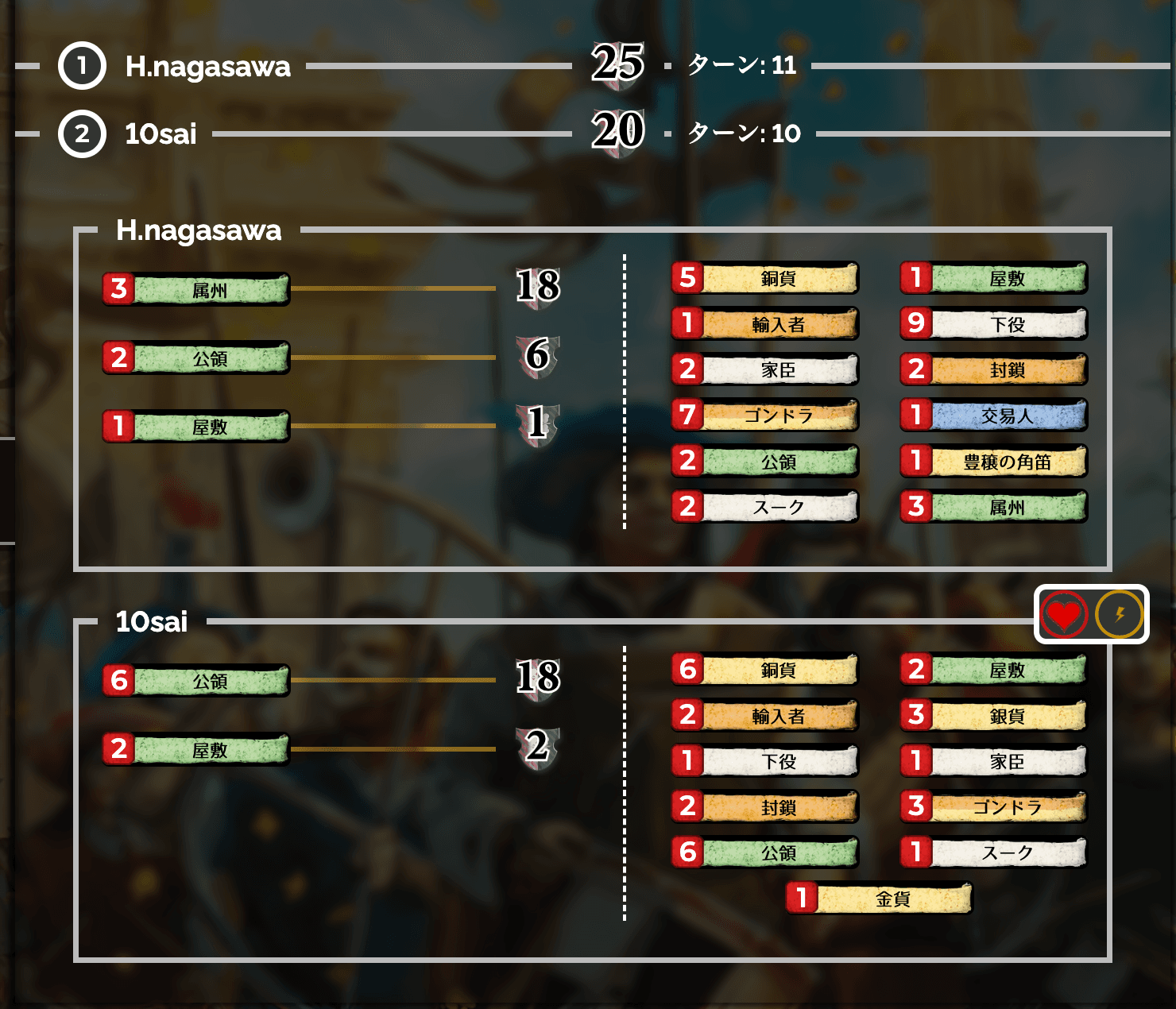Click the スーク card under H.nagasawa
Screen dimensions: 1176x1009
click(x=765, y=508)
